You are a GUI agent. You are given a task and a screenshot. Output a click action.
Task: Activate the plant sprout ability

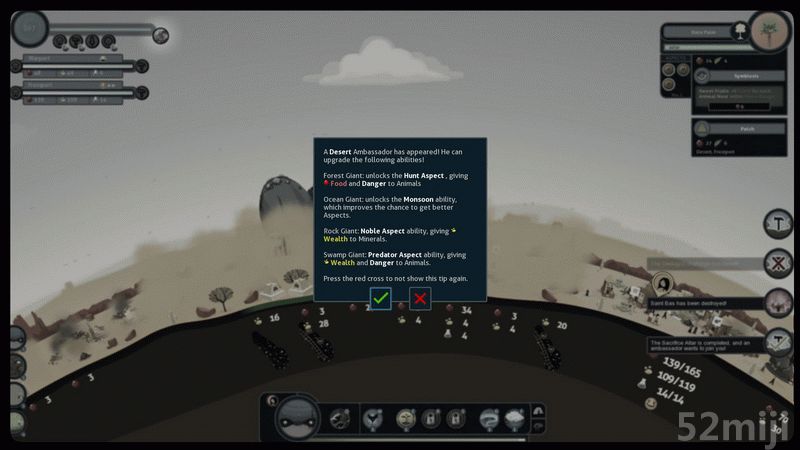[406, 418]
